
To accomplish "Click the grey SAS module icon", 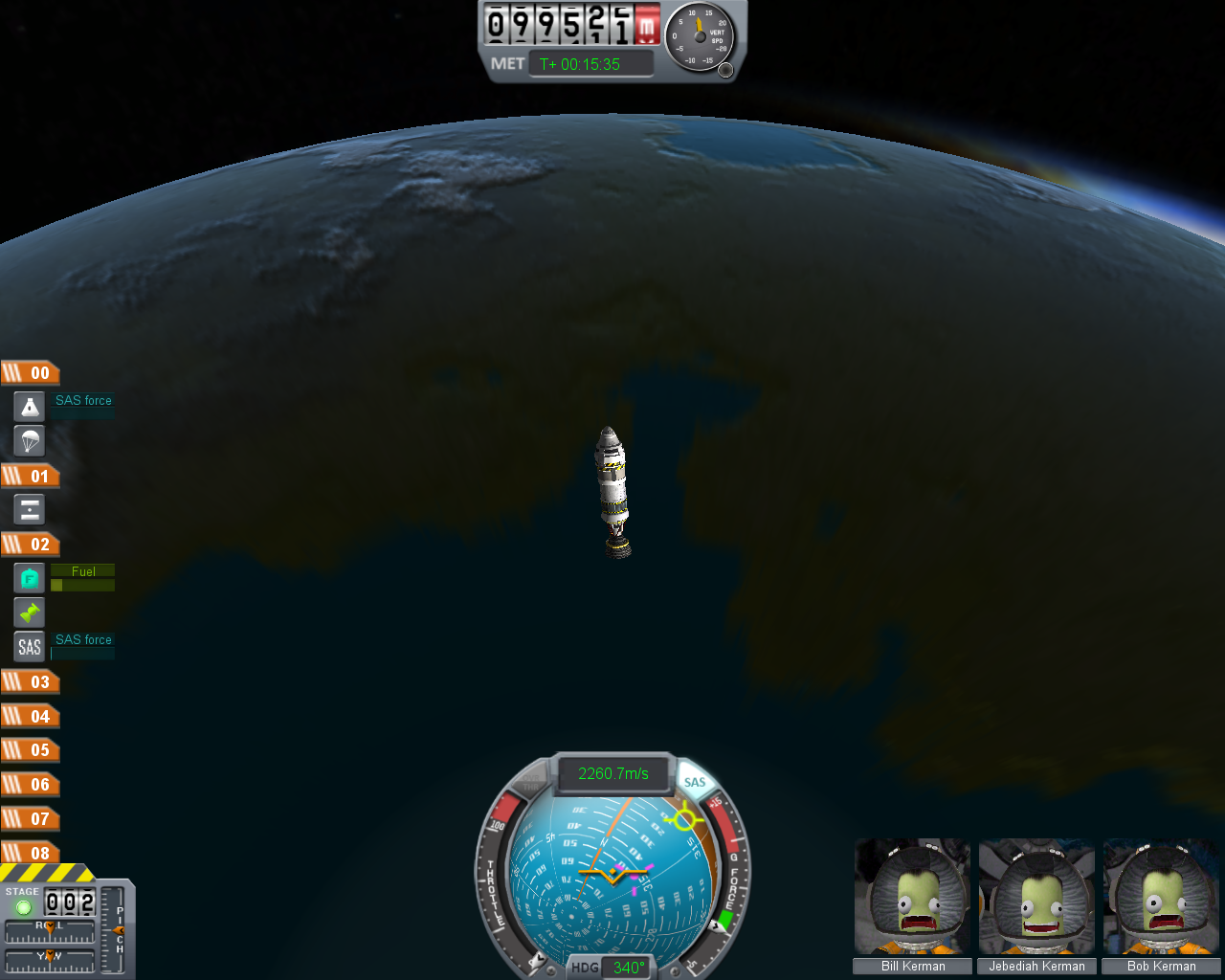I will 30,646.
